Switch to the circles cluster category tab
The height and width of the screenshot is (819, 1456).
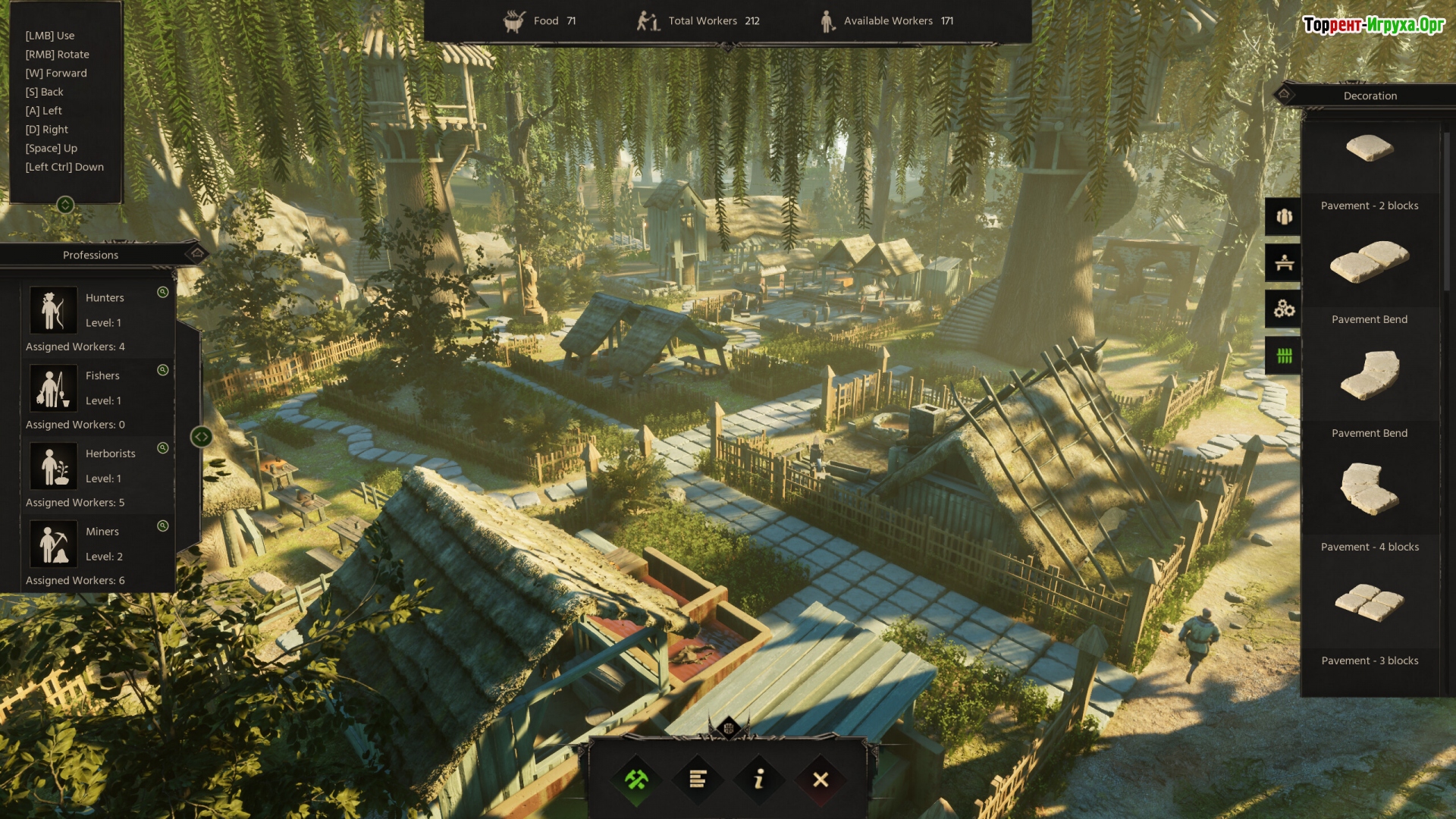pos(1284,309)
